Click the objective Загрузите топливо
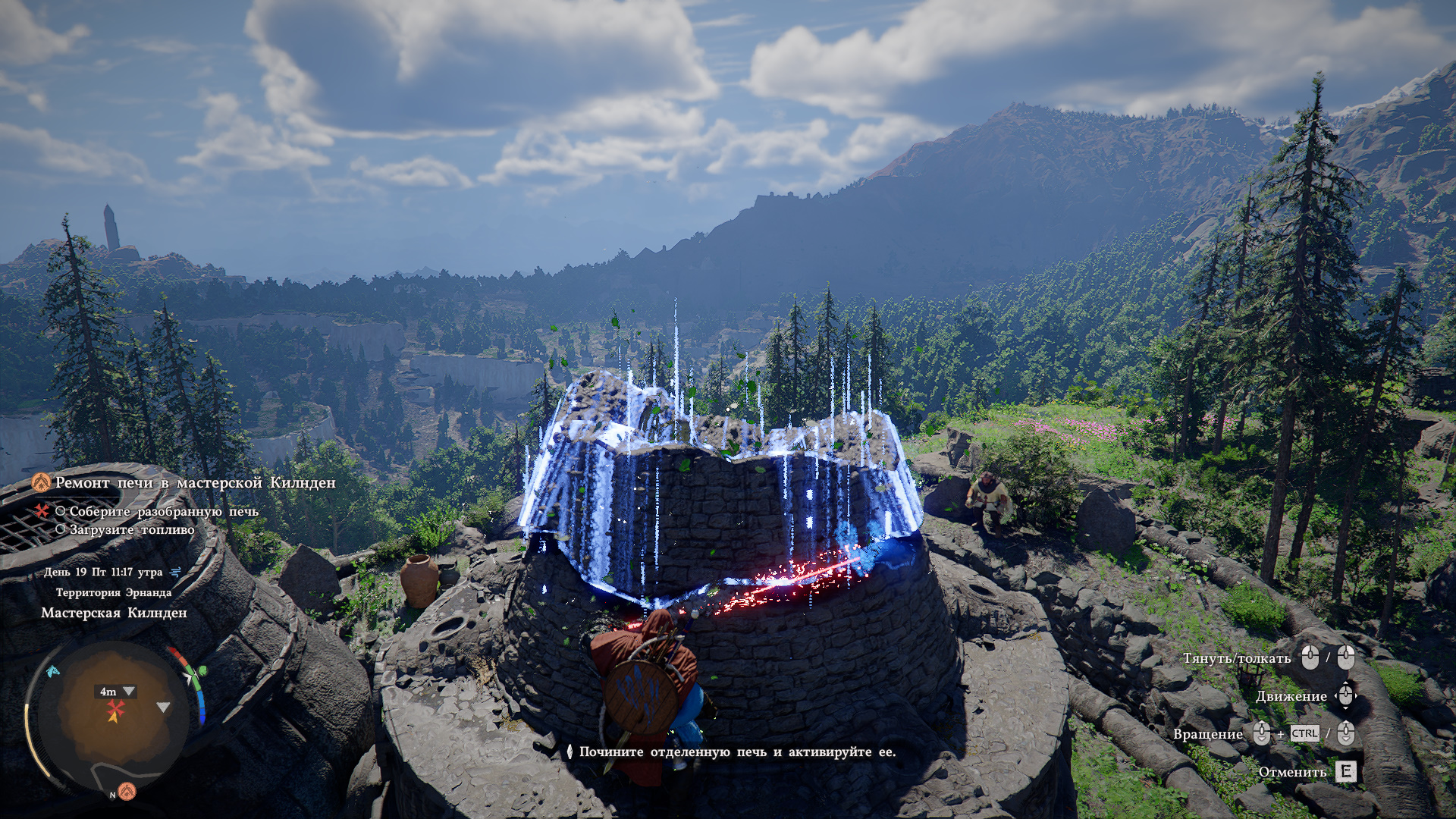1456x819 pixels. pos(132,530)
